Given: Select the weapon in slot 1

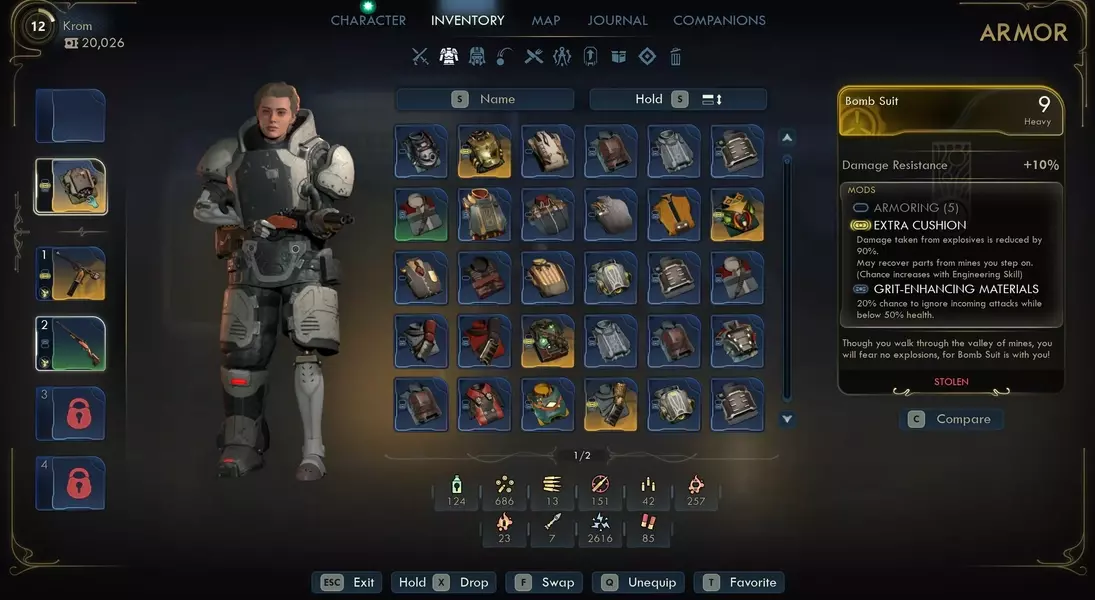Looking at the screenshot, I should pyautogui.click(x=71, y=273).
